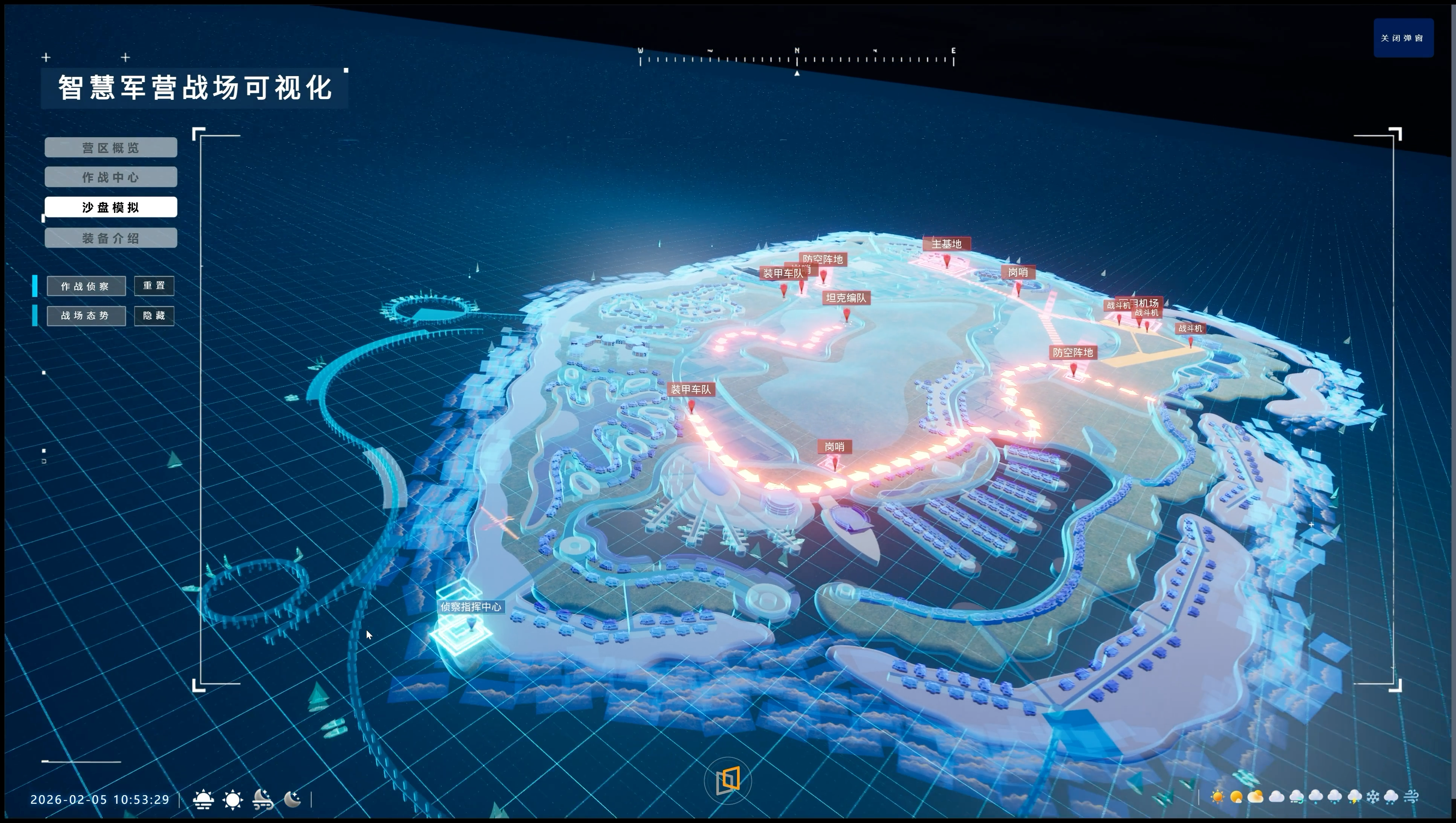Switch to the crescent moon night icon
The width and height of the screenshot is (1456, 823).
292,799
